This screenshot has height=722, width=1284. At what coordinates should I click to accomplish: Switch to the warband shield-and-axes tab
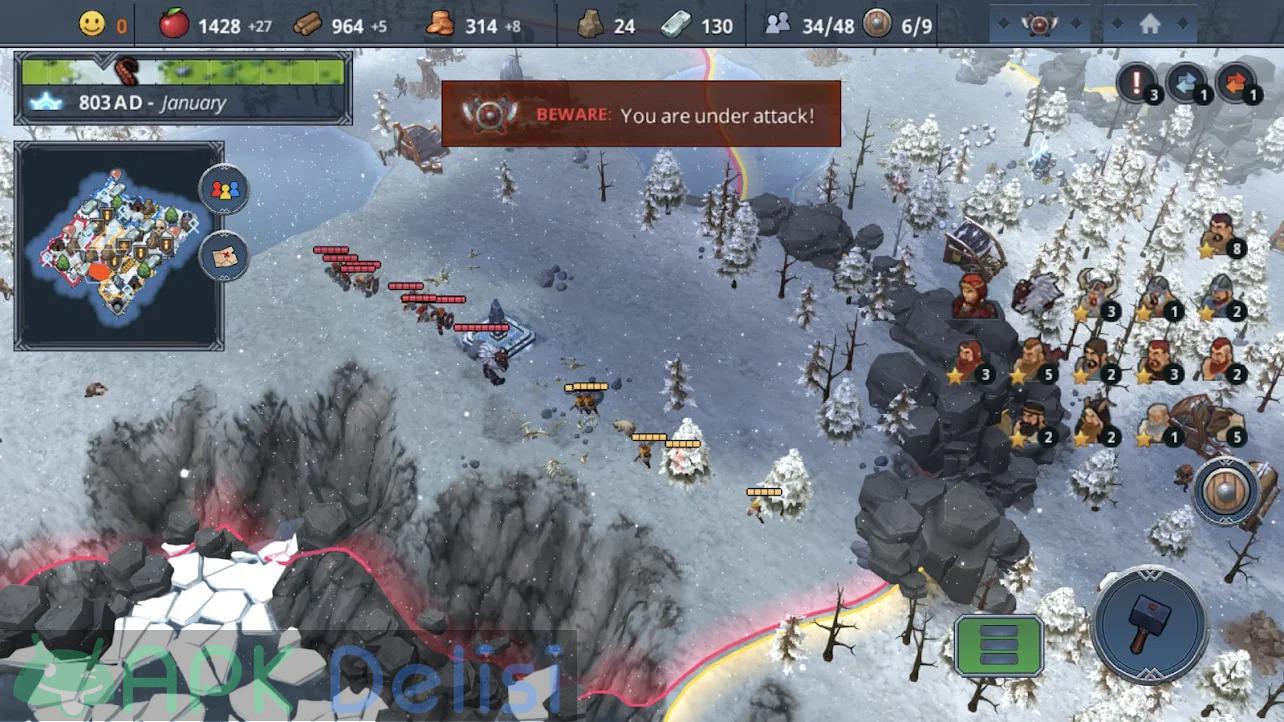point(1039,23)
